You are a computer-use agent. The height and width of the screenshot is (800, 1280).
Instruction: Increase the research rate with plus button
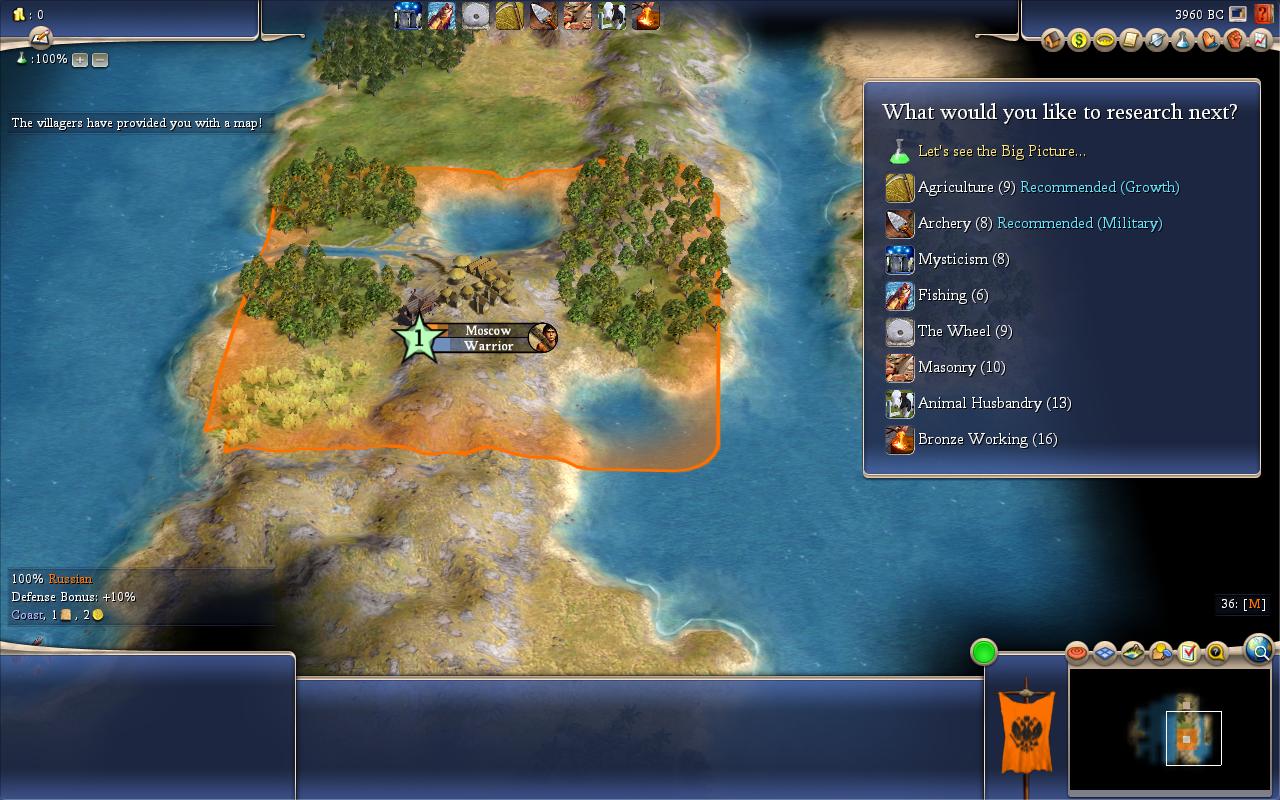(x=80, y=60)
